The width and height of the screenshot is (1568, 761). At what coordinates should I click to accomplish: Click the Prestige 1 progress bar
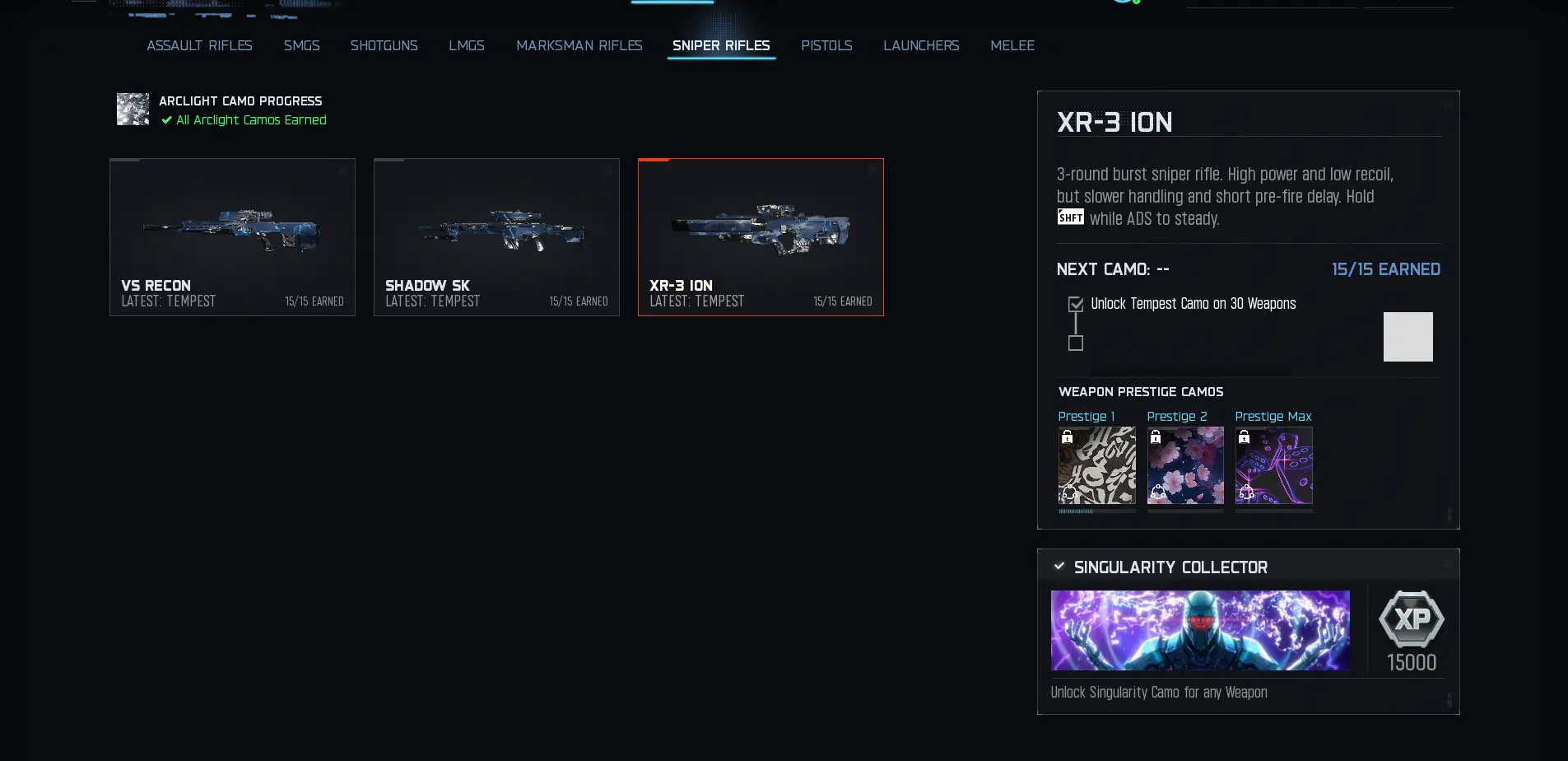point(1096,510)
